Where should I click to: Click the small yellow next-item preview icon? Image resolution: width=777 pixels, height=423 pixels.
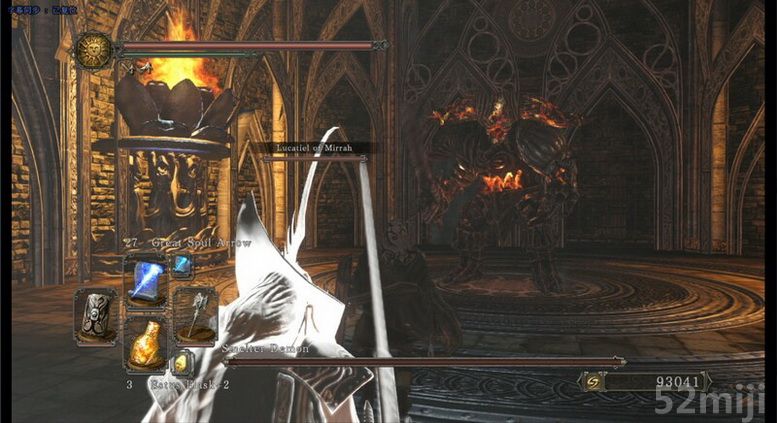182,364
